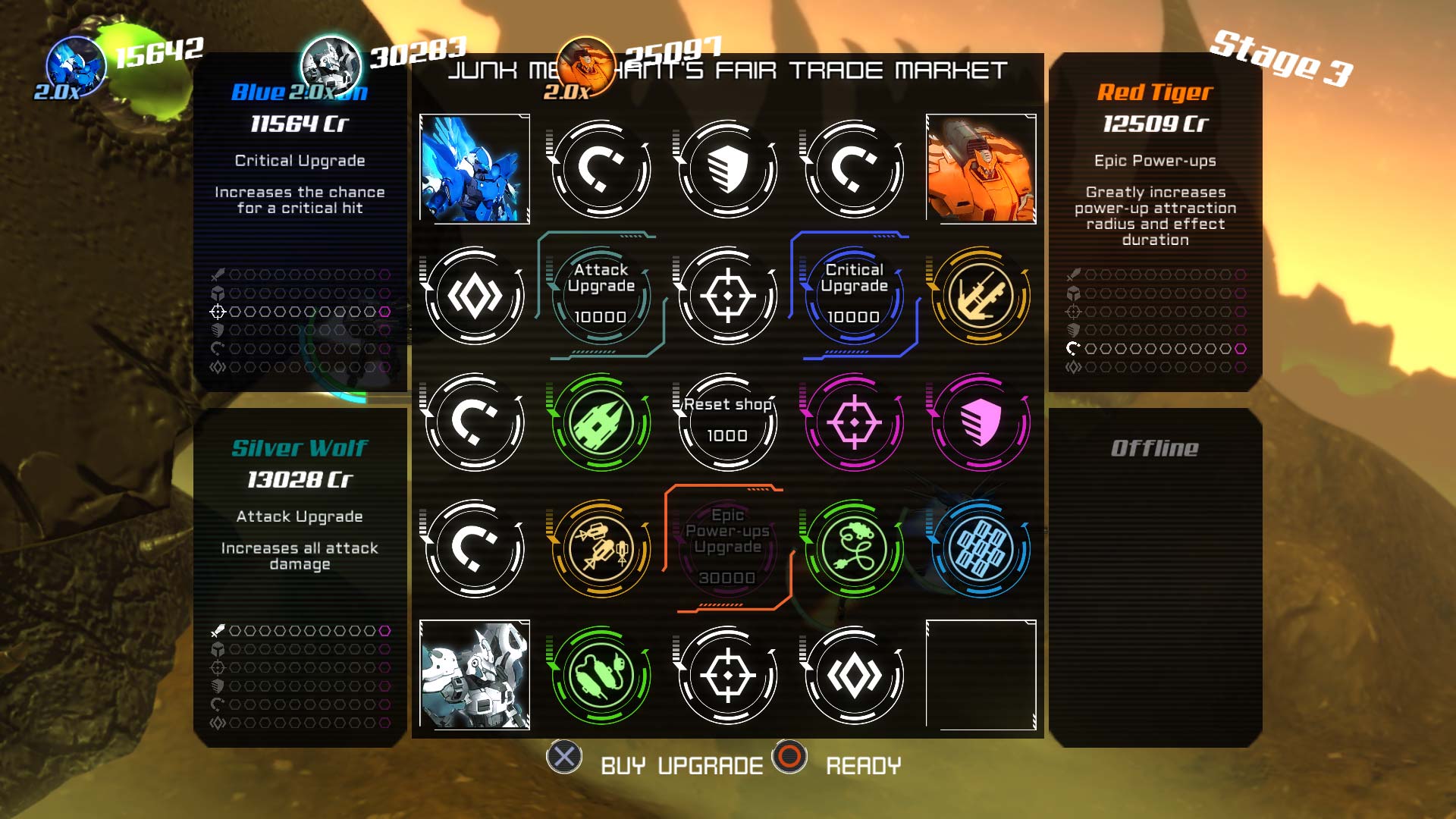Choose the green plug-and-cable upgrade icon
The height and width of the screenshot is (819, 1456).
click(x=855, y=550)
